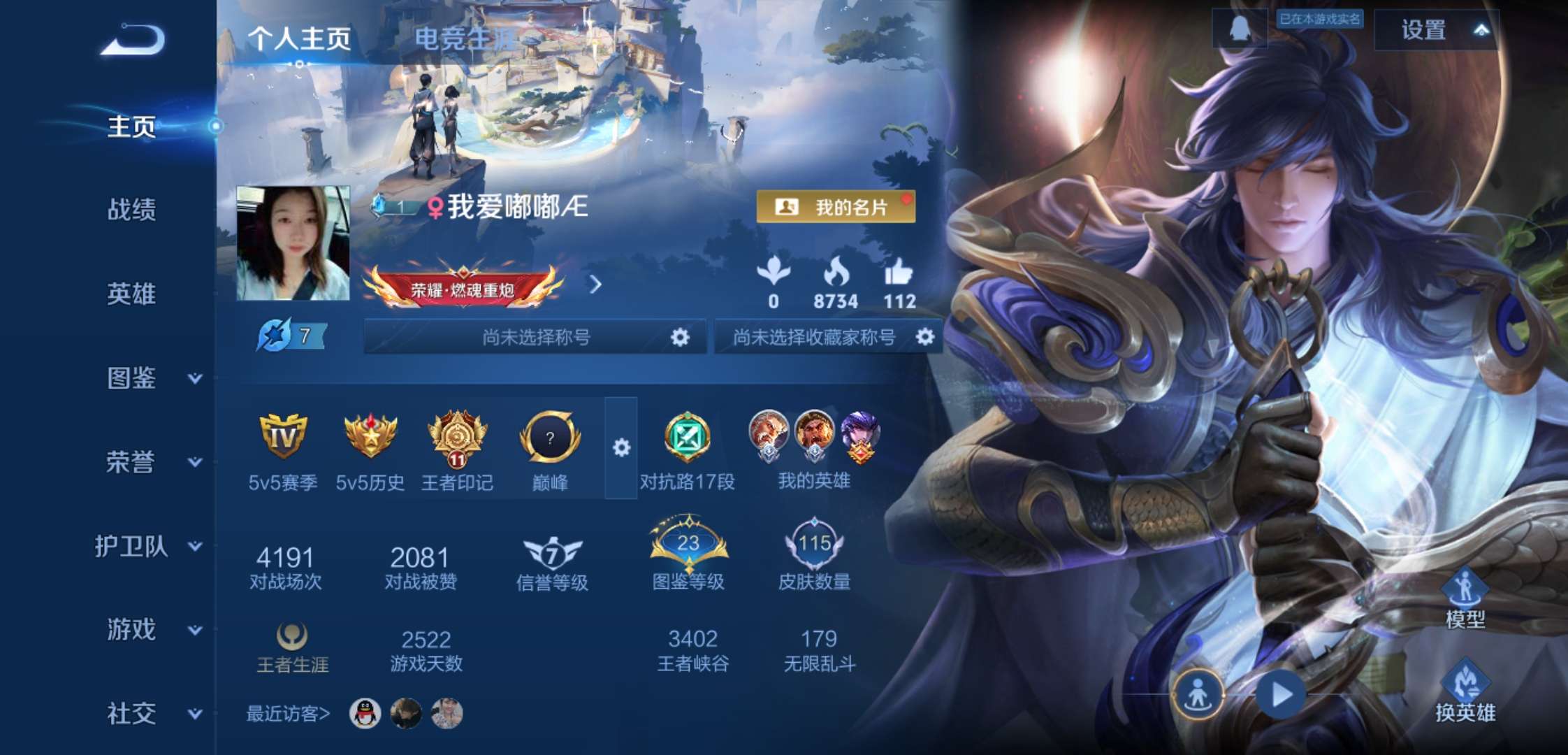This screenshot has width=1568, height=755.
Task: Open the 设置 settings button
Action: click(x=1423, y=31)
